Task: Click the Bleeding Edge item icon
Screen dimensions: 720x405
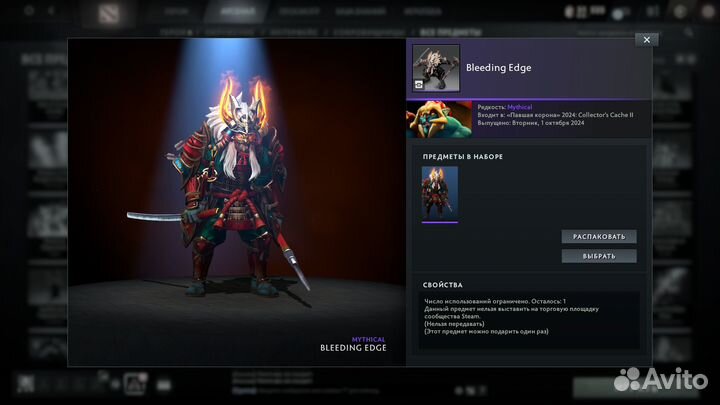Action: [436, 67]
